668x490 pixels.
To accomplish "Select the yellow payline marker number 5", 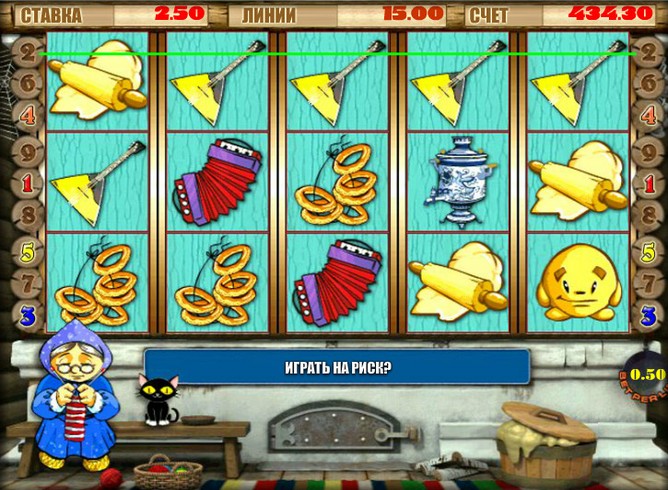I will (x=29, y=250).
